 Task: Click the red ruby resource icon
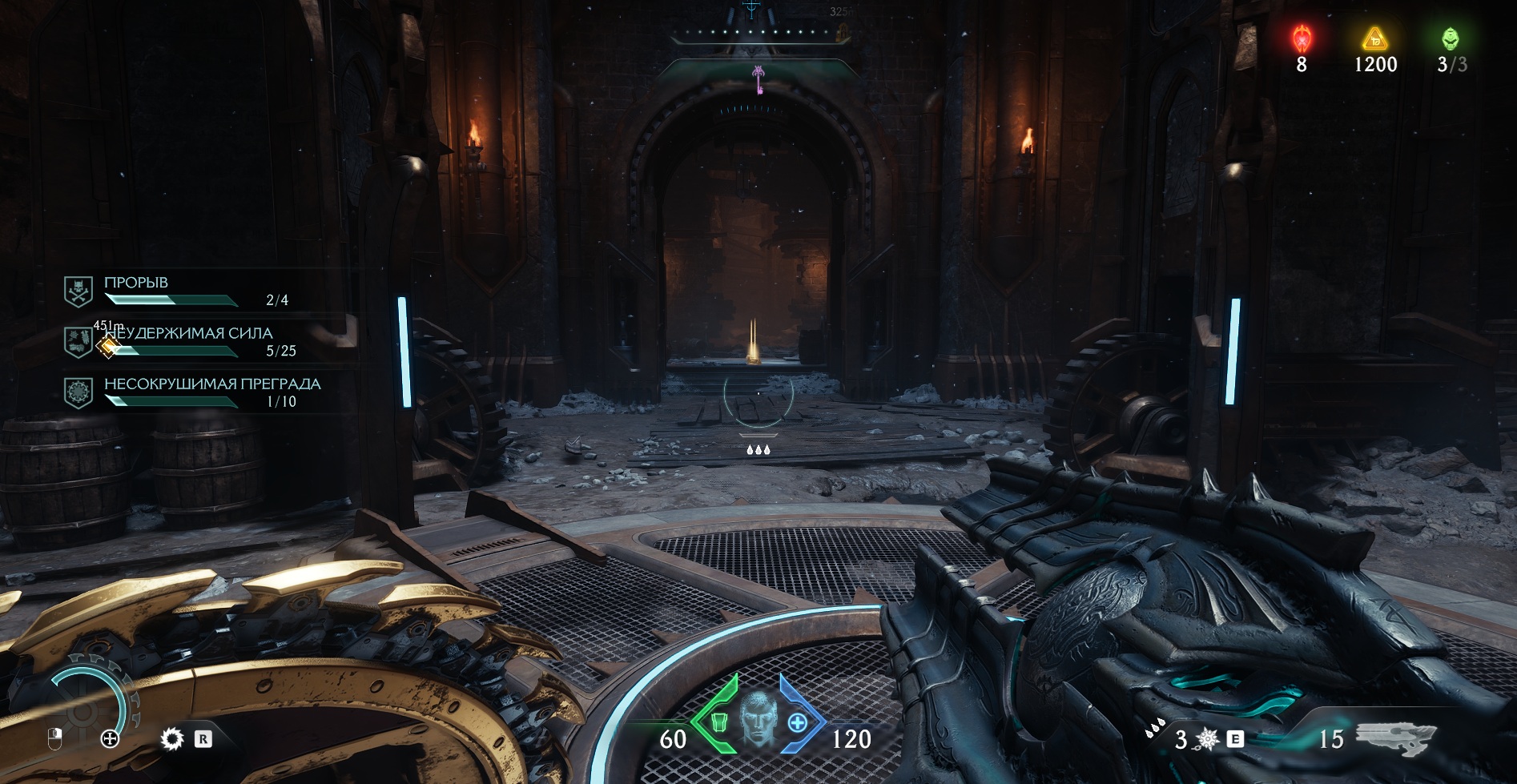[x=1302, y=38]
